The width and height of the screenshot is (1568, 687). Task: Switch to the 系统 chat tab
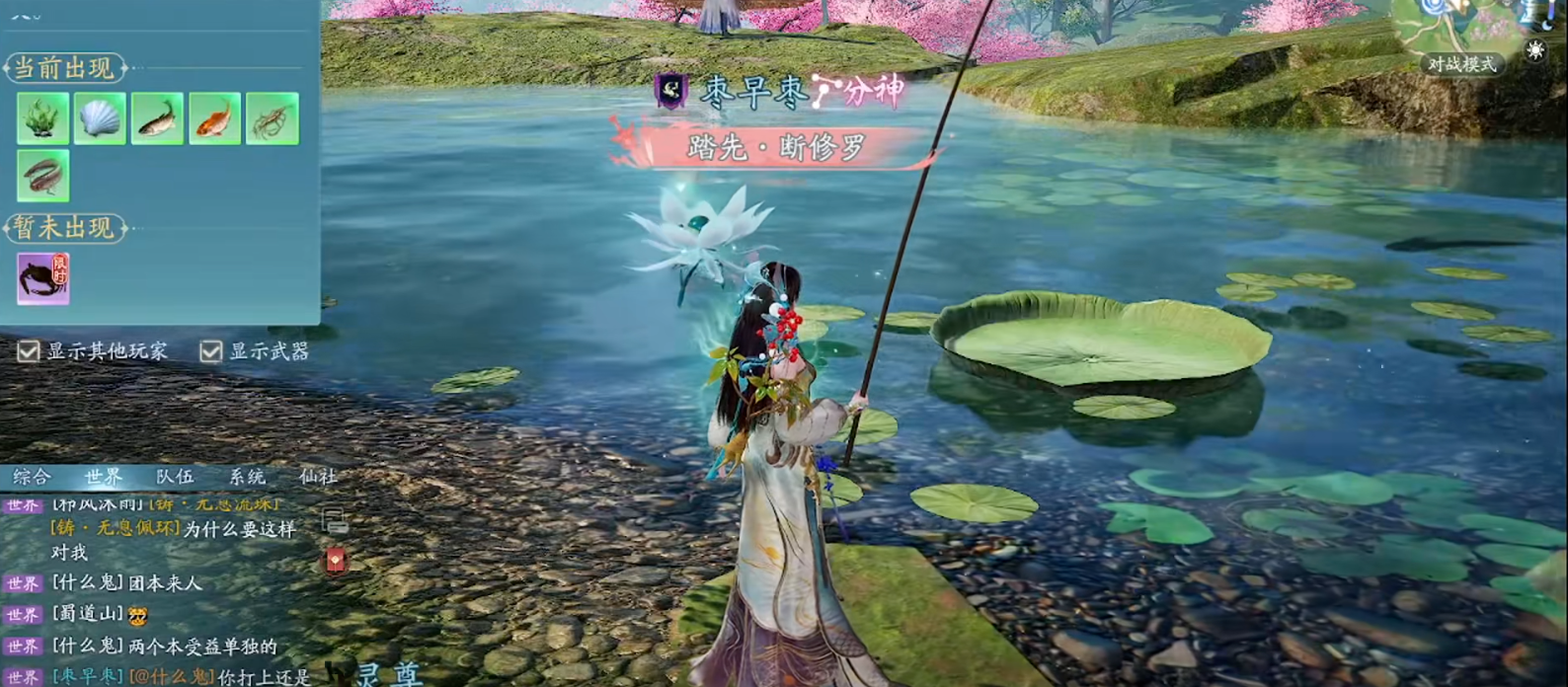tap(247, 478)
